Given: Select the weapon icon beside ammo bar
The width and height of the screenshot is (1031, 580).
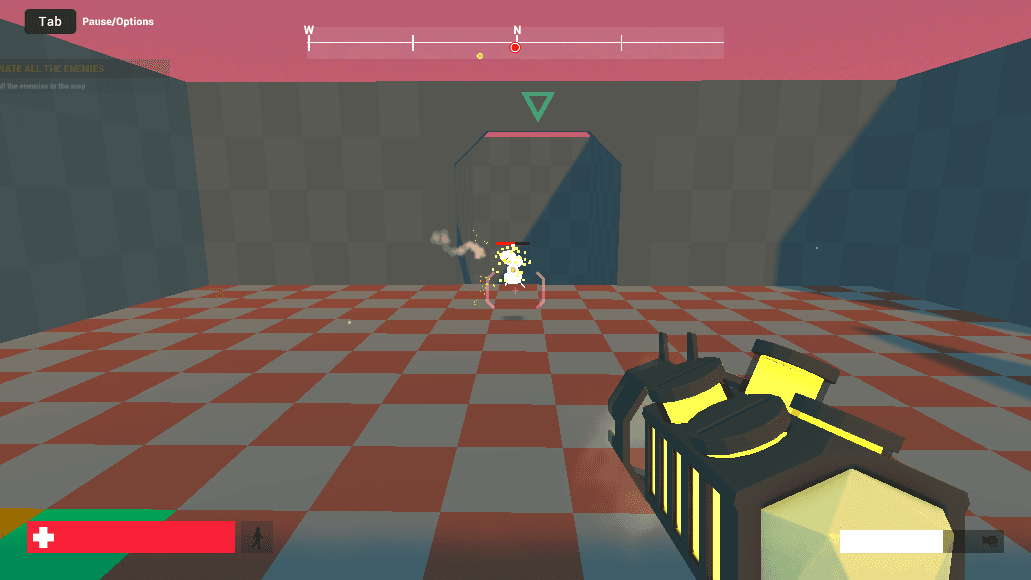Looking at the screenshot, I should pos(990,541).
